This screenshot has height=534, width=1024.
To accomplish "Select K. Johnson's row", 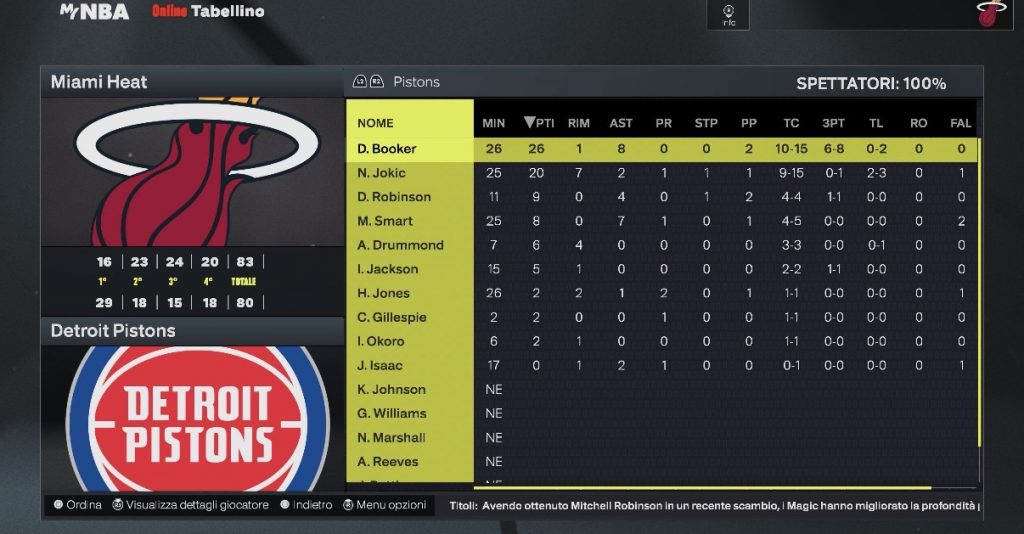I will pyautogui.click(x=391, y=389).
